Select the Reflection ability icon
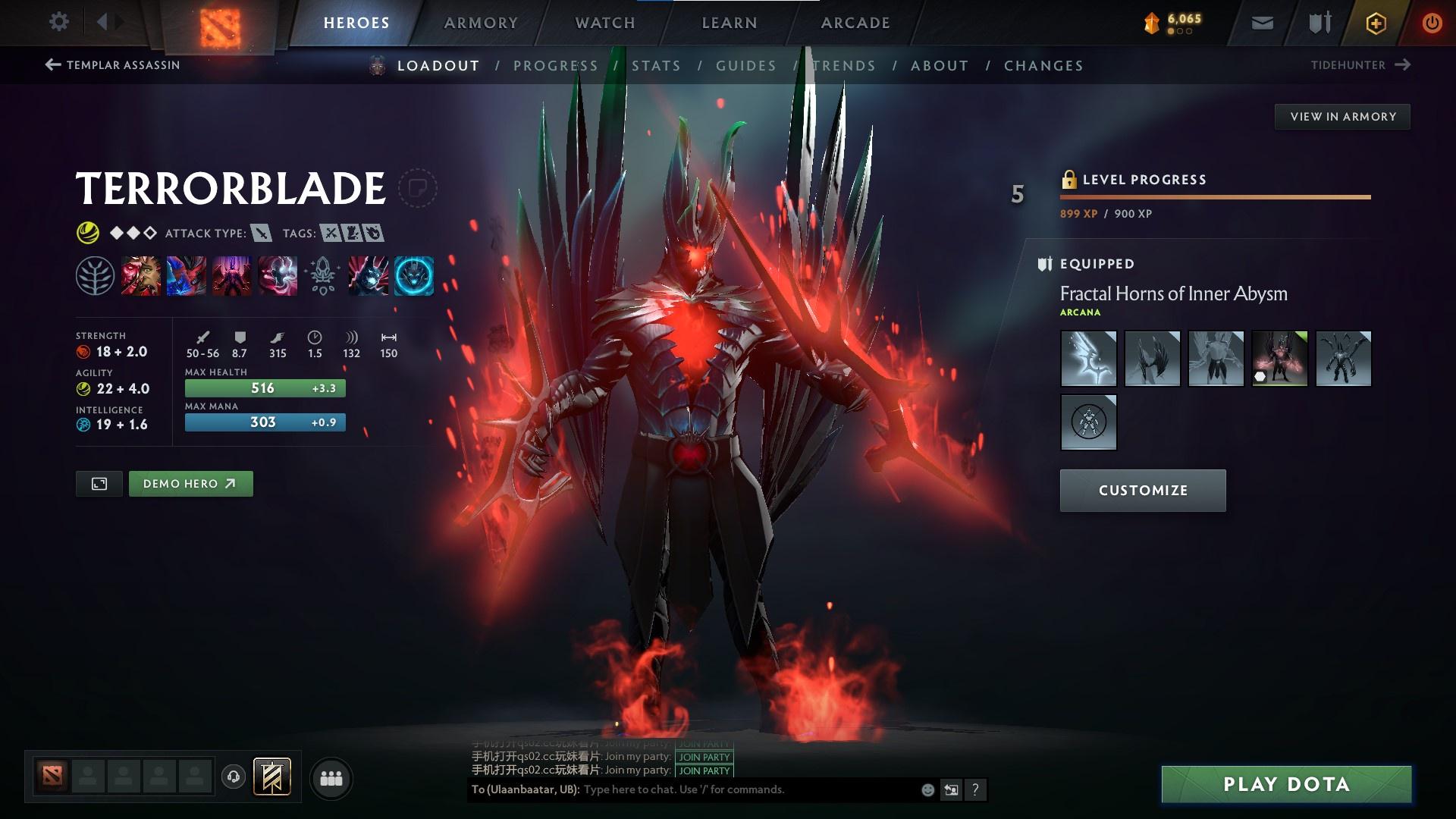1456x819 pixels. pyautogui.click(x=141, y=275)
